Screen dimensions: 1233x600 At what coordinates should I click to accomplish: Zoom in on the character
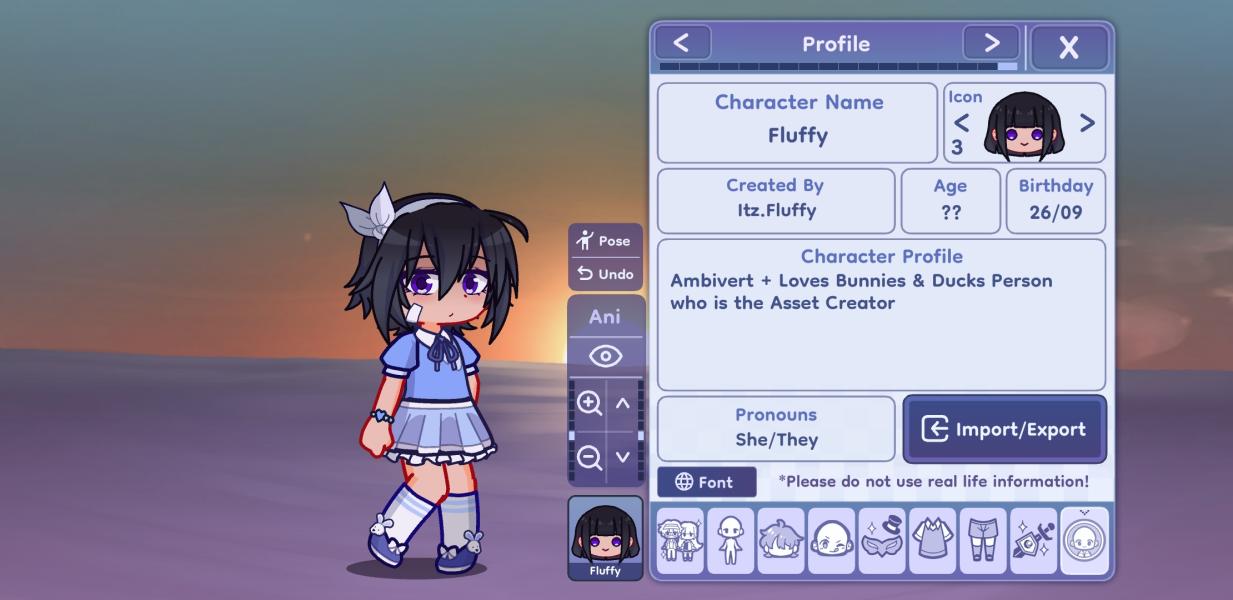click(589, 403)
